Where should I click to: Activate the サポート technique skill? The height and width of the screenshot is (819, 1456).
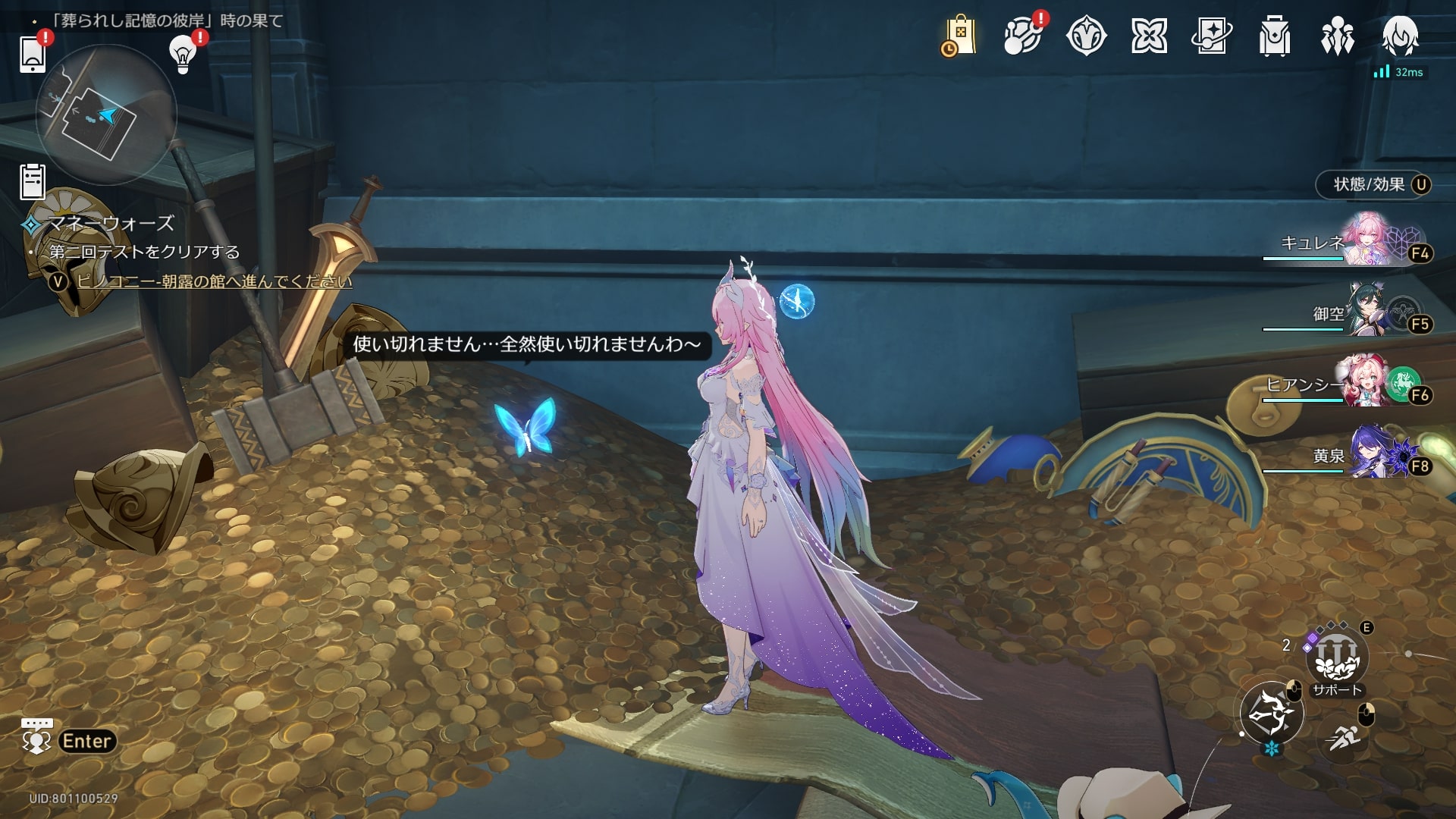click(x=1337, y=658)
